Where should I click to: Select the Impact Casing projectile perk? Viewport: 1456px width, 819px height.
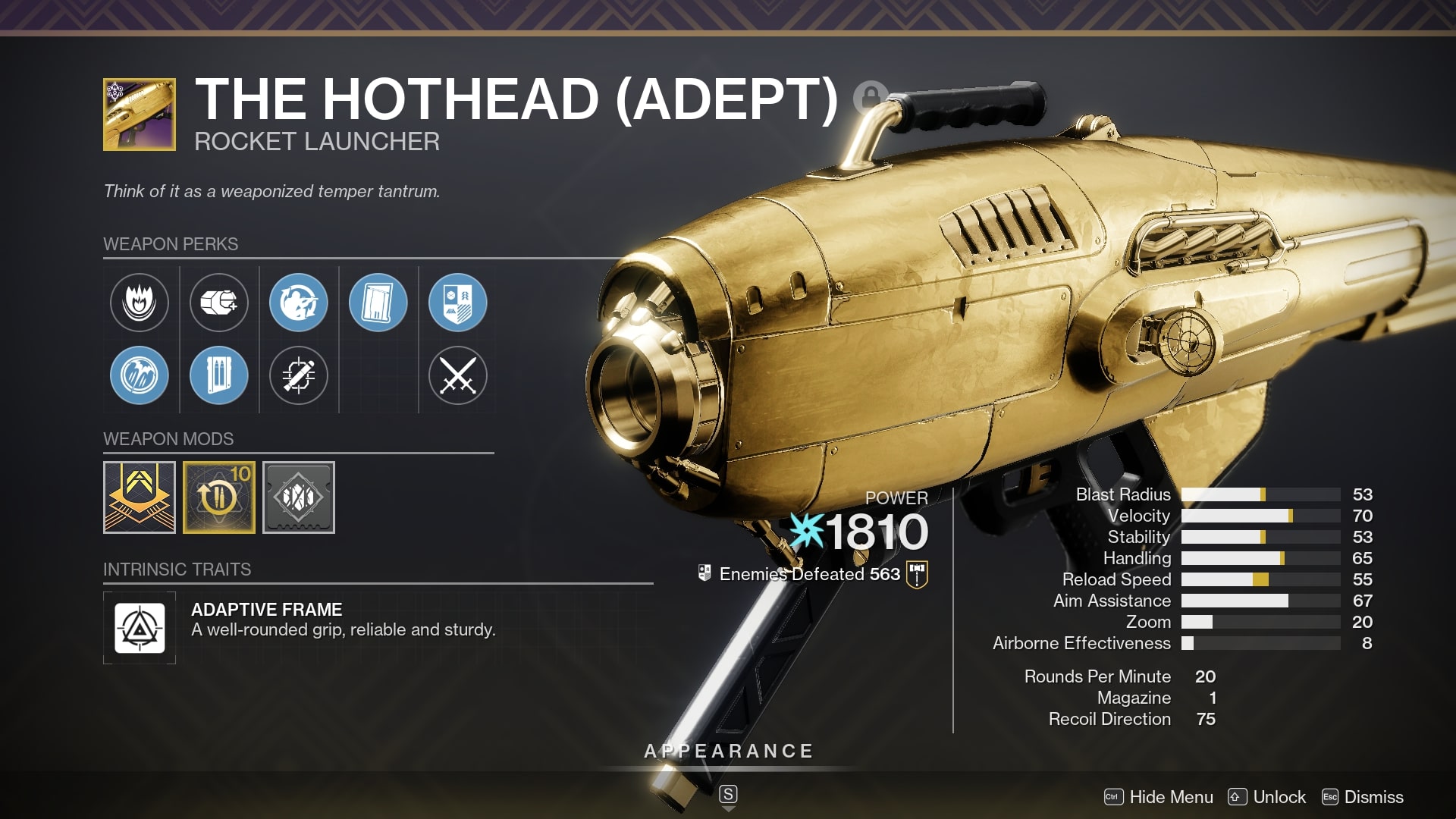point(219,302)
